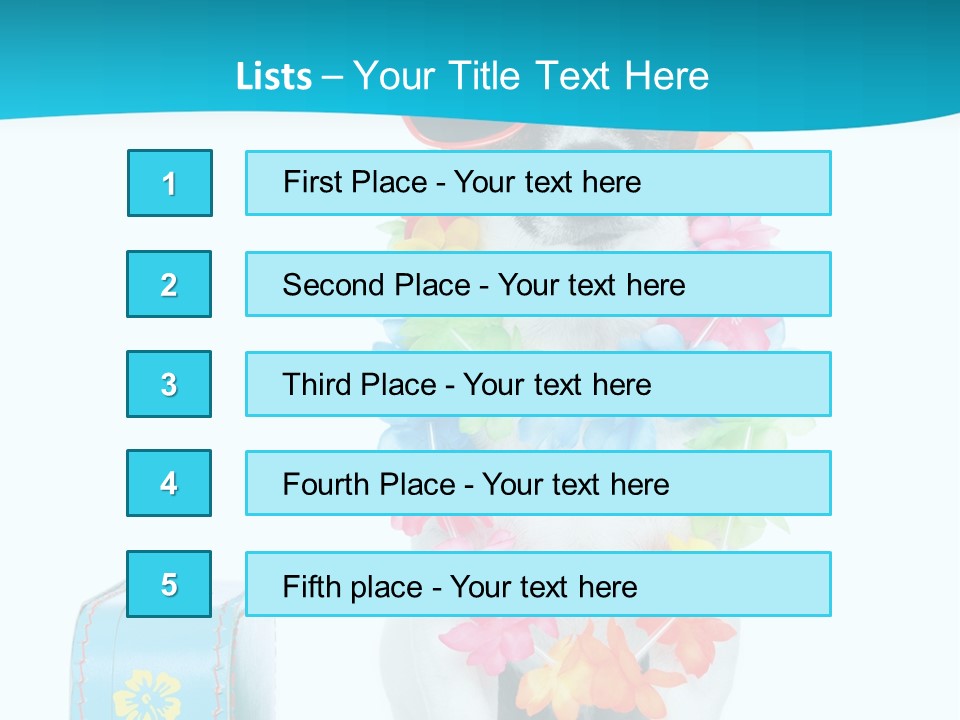This screenshot has height=720, width=960.
Task: Select the number 2 box
Action: (x=169, y=284)
